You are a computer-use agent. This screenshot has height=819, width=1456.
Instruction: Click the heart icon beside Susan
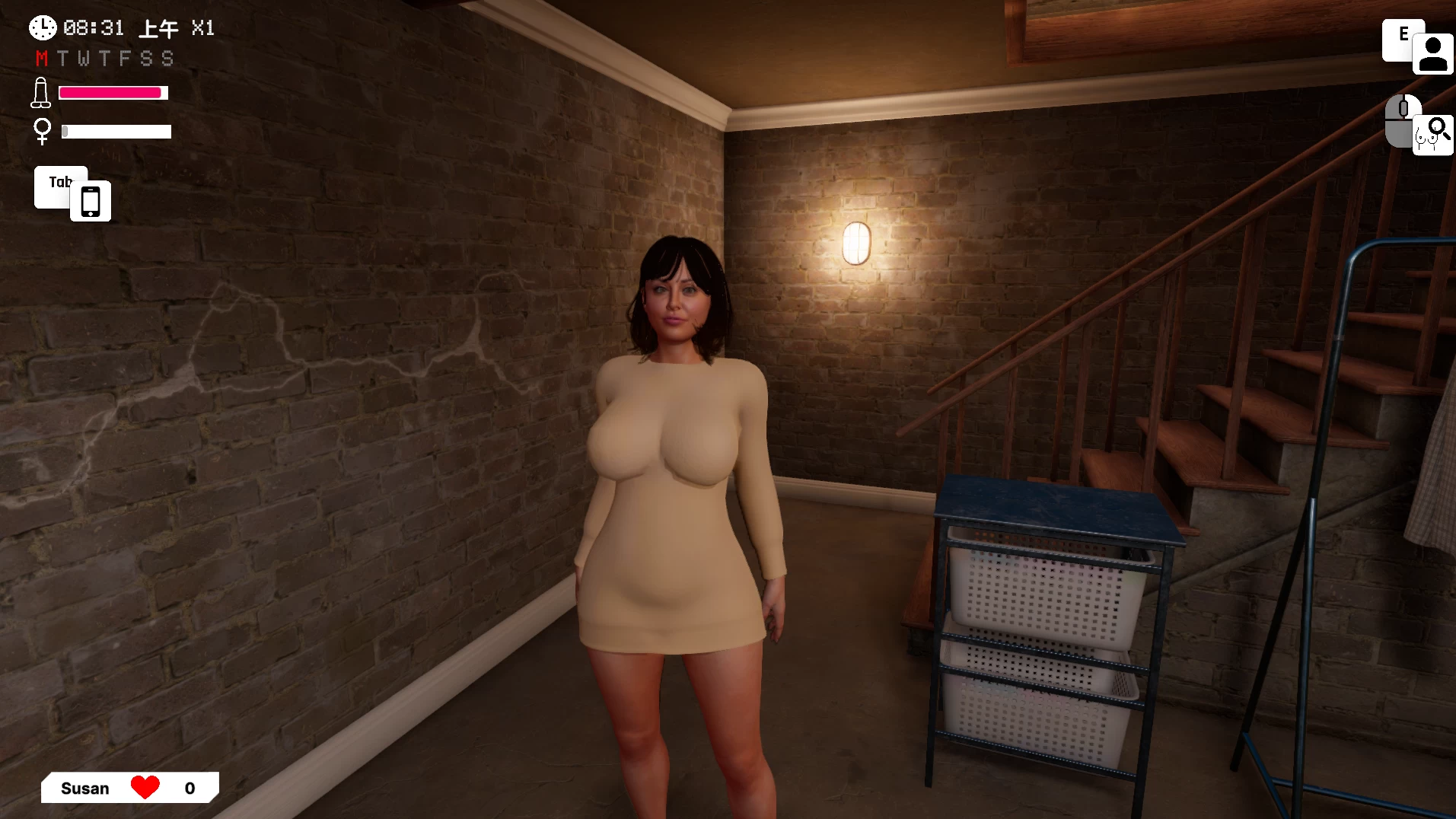(146, 786)
